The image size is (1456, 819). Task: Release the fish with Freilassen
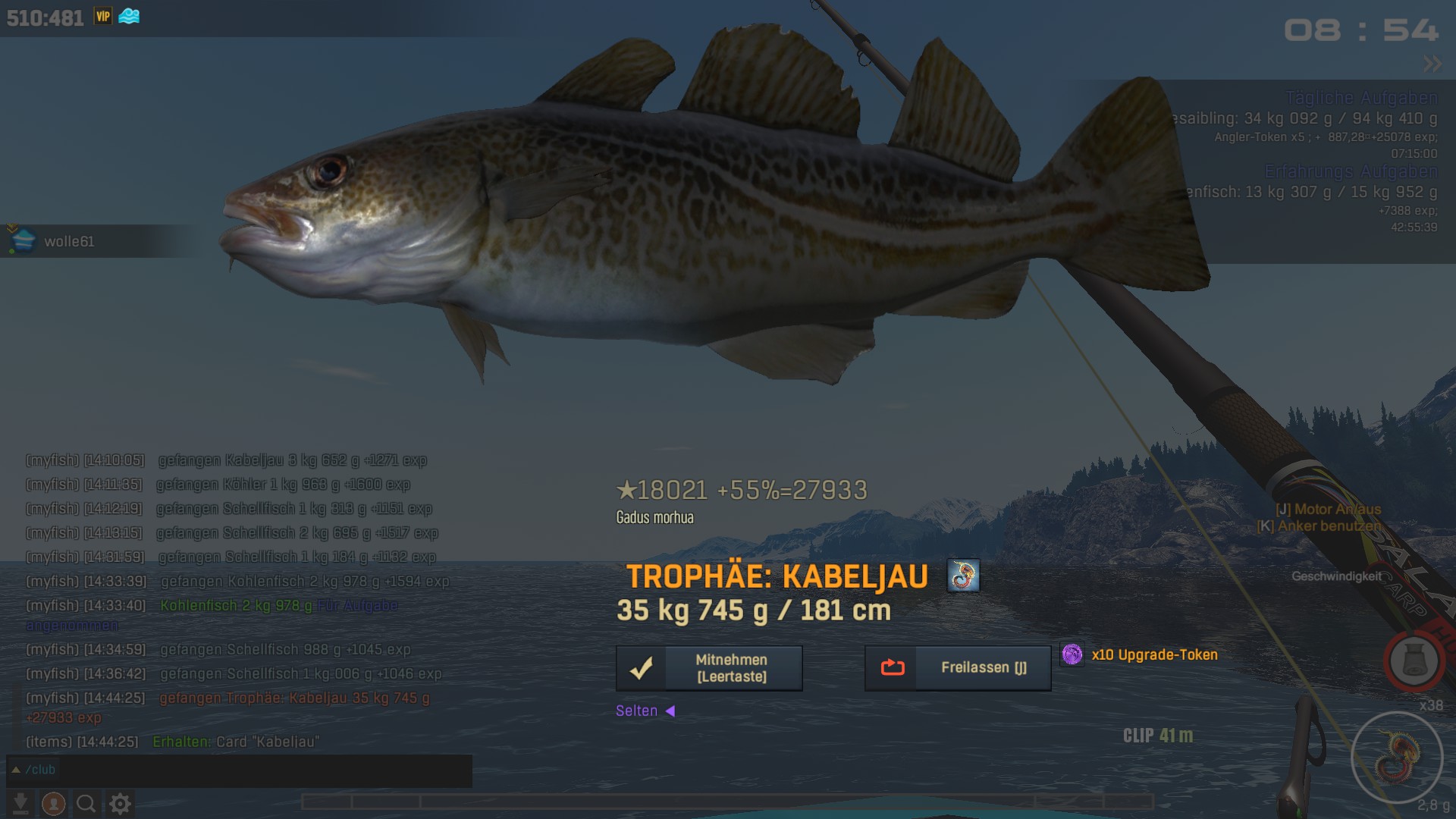point(958,668)
